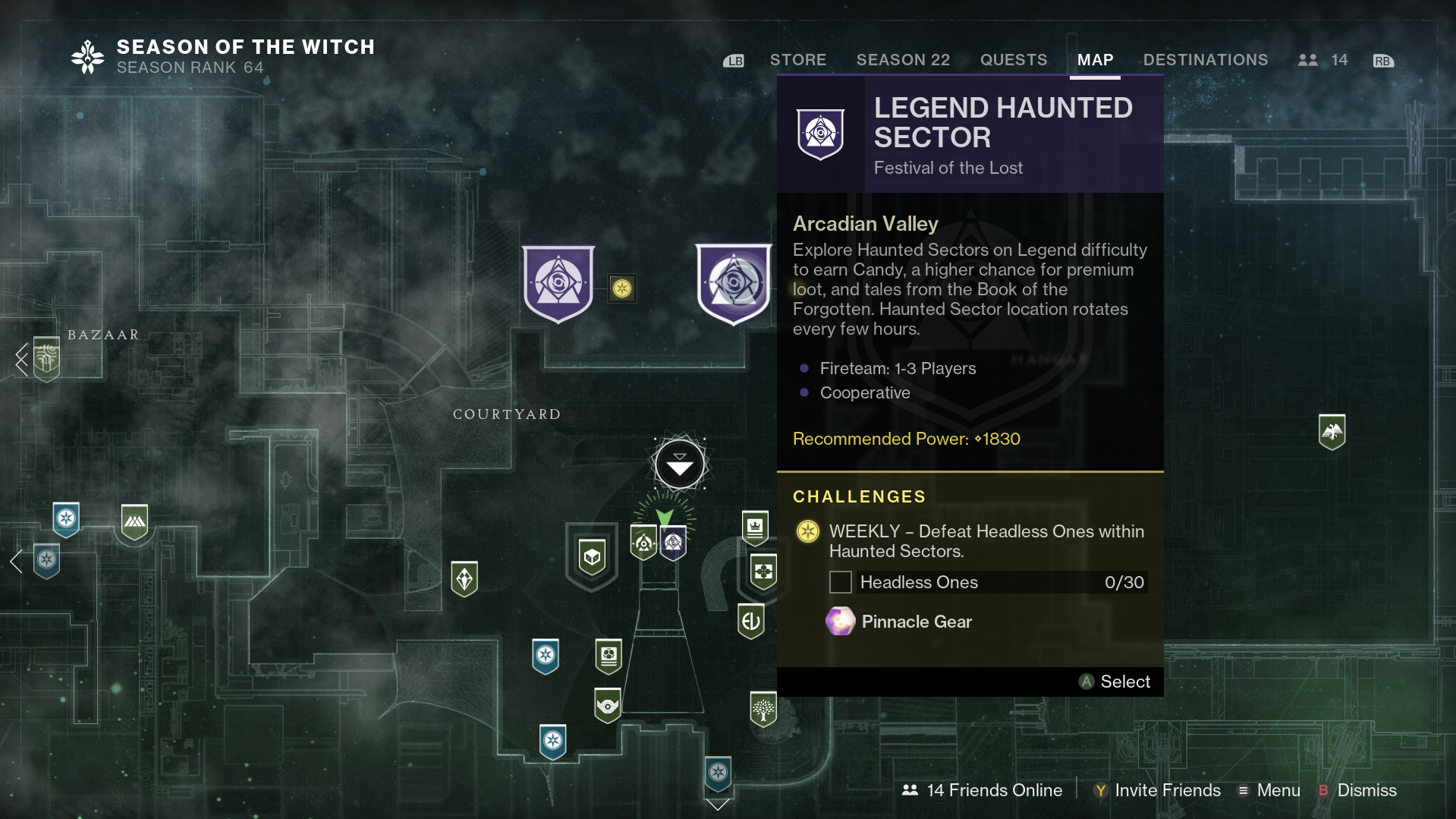This screenshot has width=1456, height=819.
Task: Select the Vanguard mountain icon below the Bazaar
Action: (x=135, y=521)
